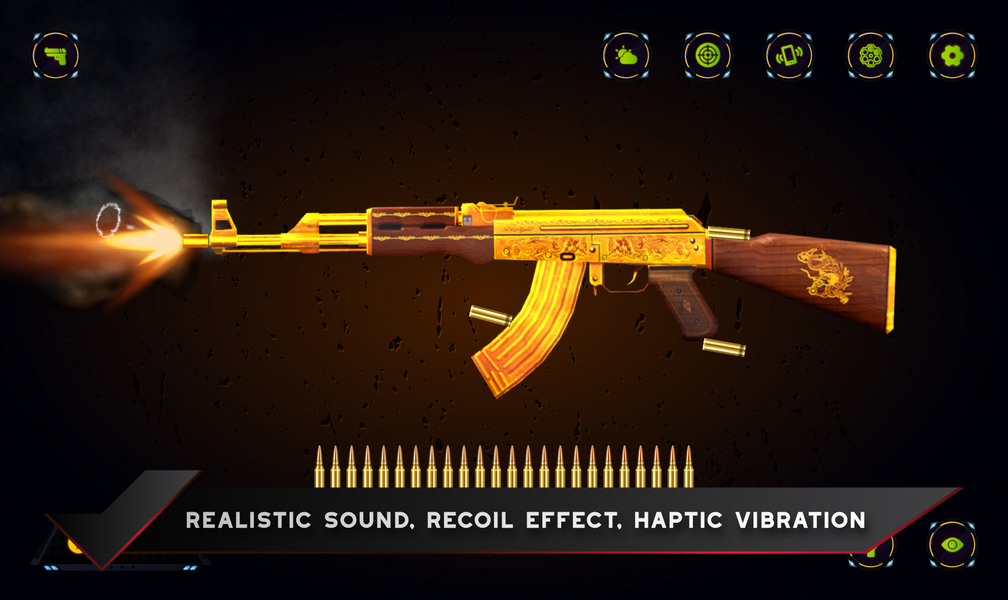Select the crosshair target mode icon

(708, 55)
